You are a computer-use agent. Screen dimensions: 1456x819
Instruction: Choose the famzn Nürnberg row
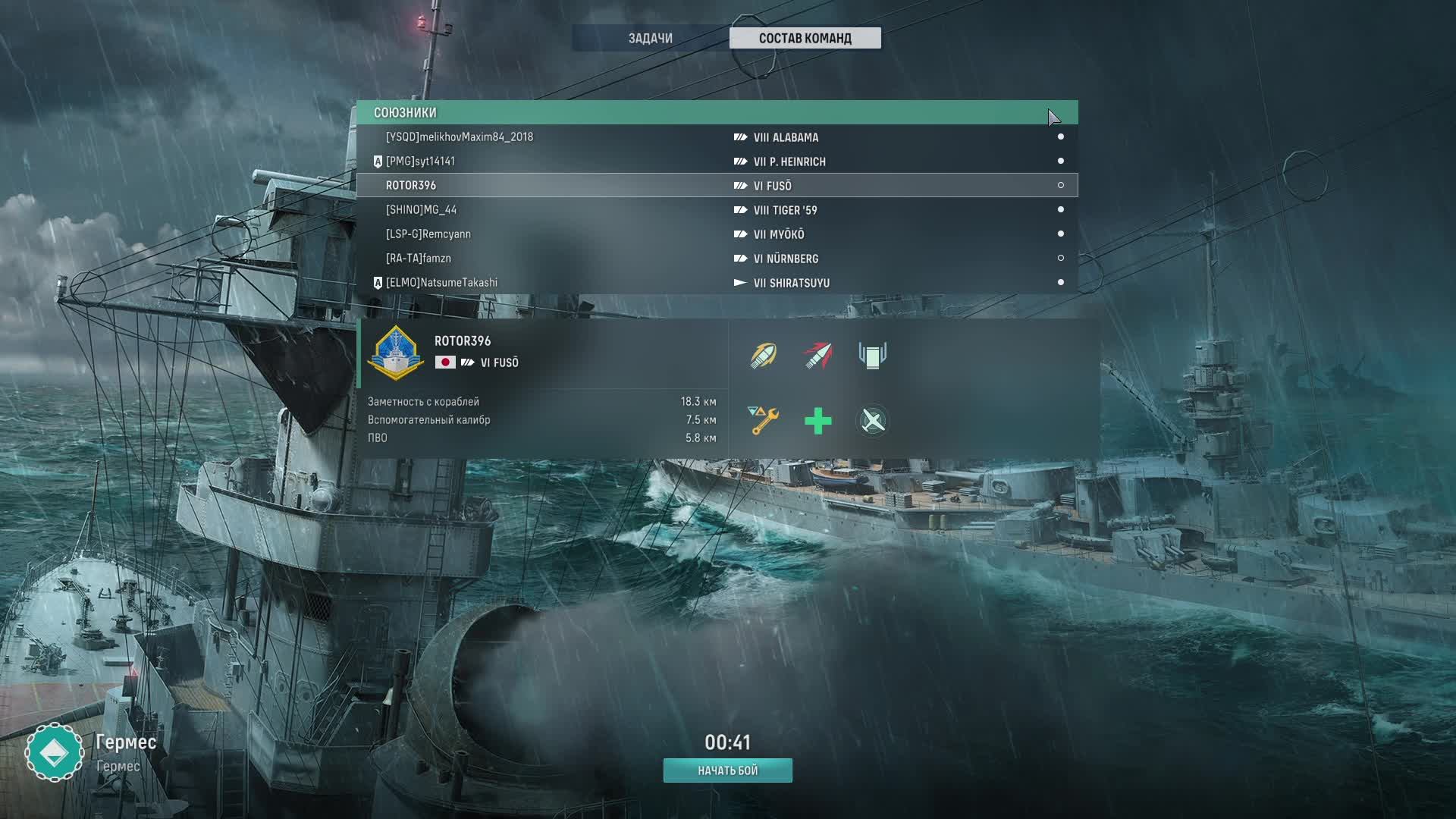coord(717,259)
